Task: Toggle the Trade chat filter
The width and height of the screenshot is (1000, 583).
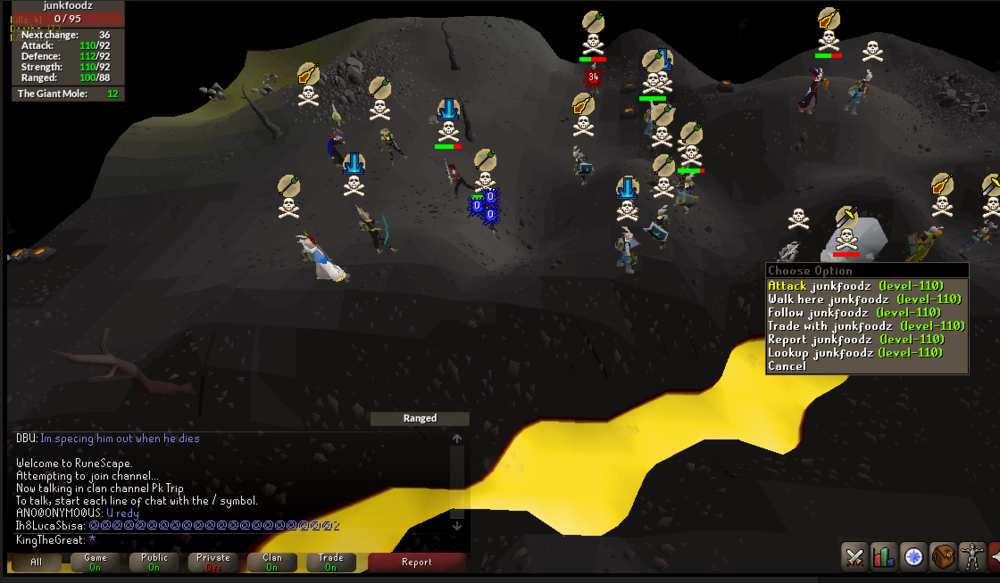Action: pos(331,562)
